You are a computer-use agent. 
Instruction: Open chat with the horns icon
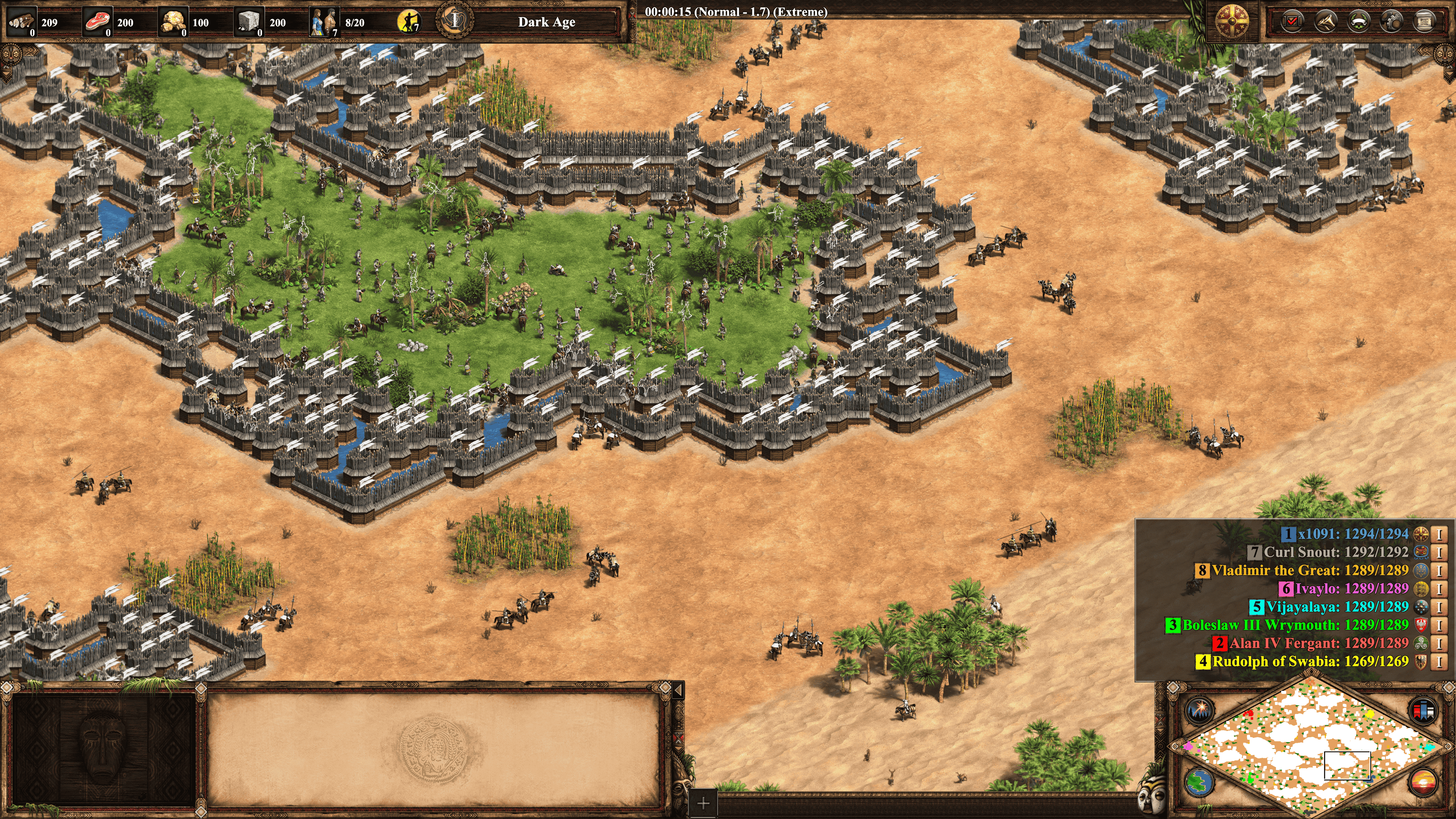[x=1326, y=22]
